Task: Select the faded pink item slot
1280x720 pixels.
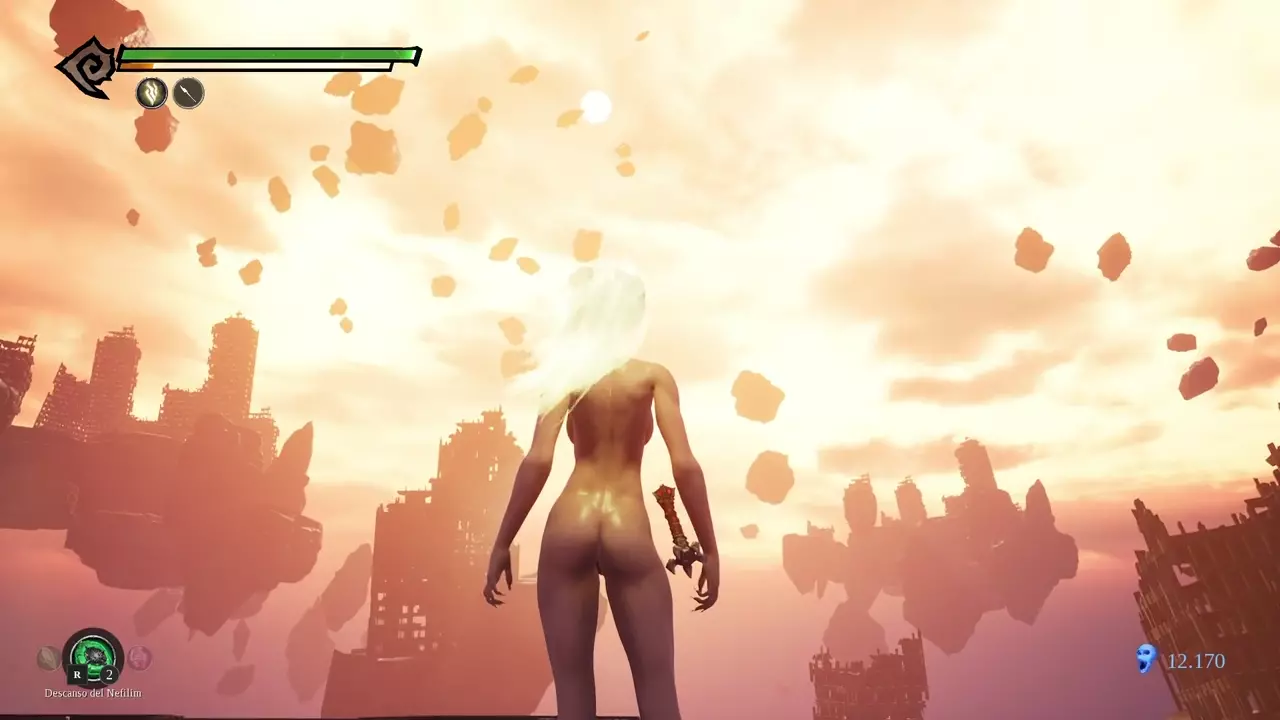Action: click(x=139, y=658)
